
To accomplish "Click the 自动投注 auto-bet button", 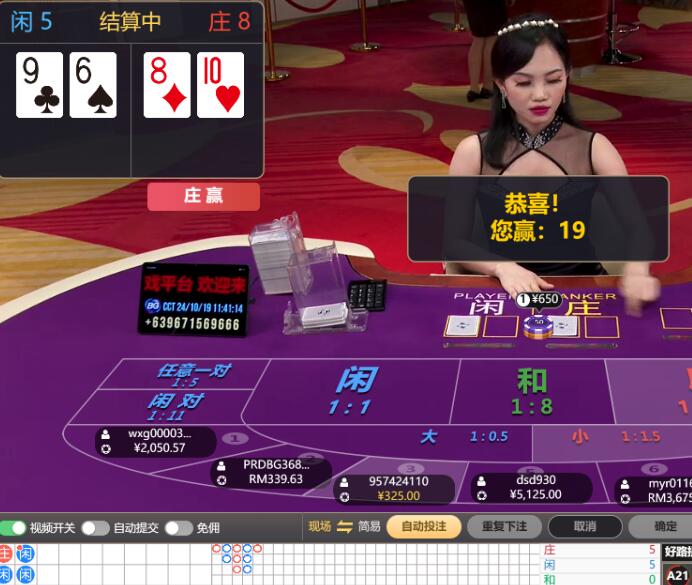I will tap(423, 527).
